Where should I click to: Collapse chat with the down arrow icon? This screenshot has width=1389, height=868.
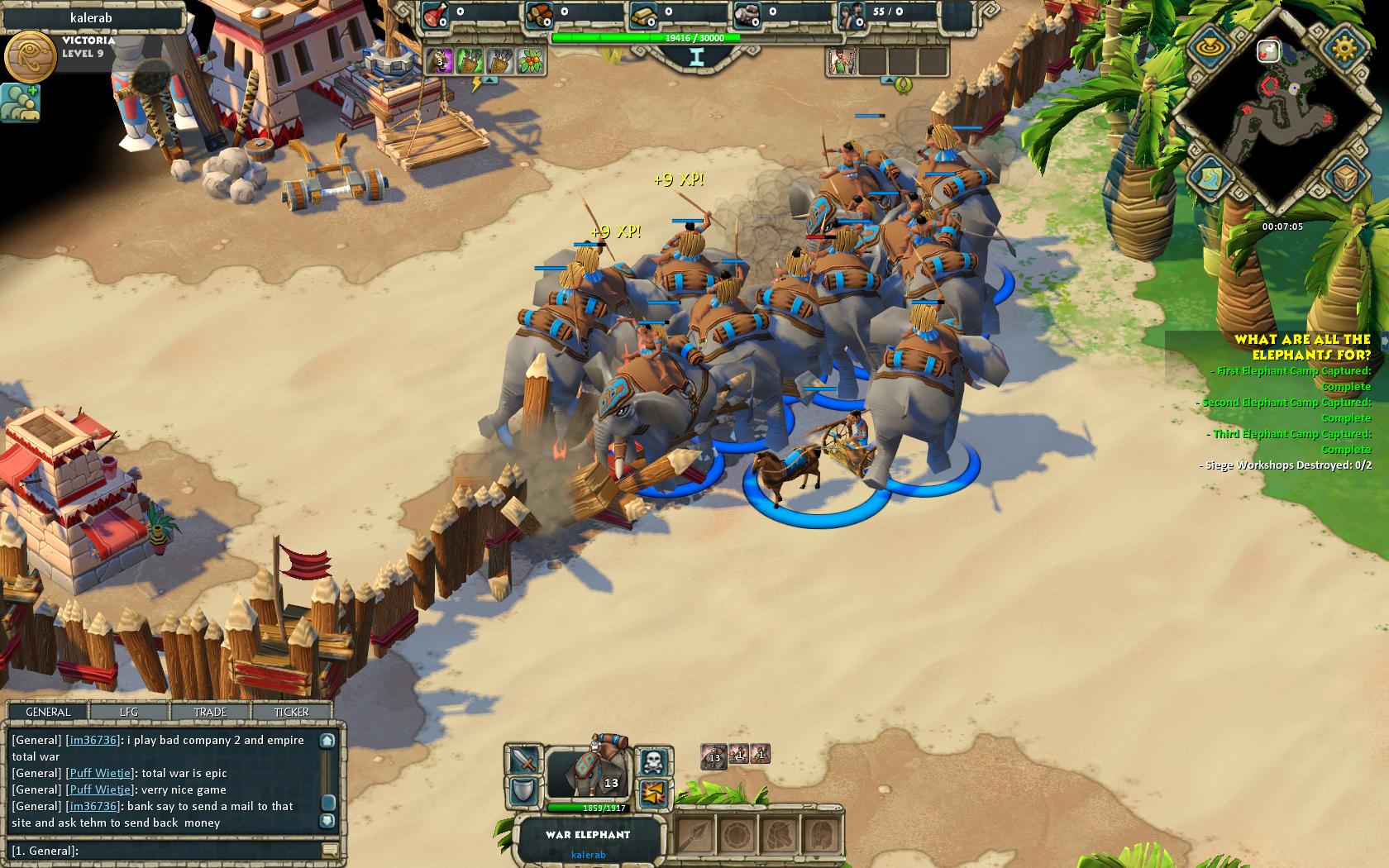pos(327,819)
